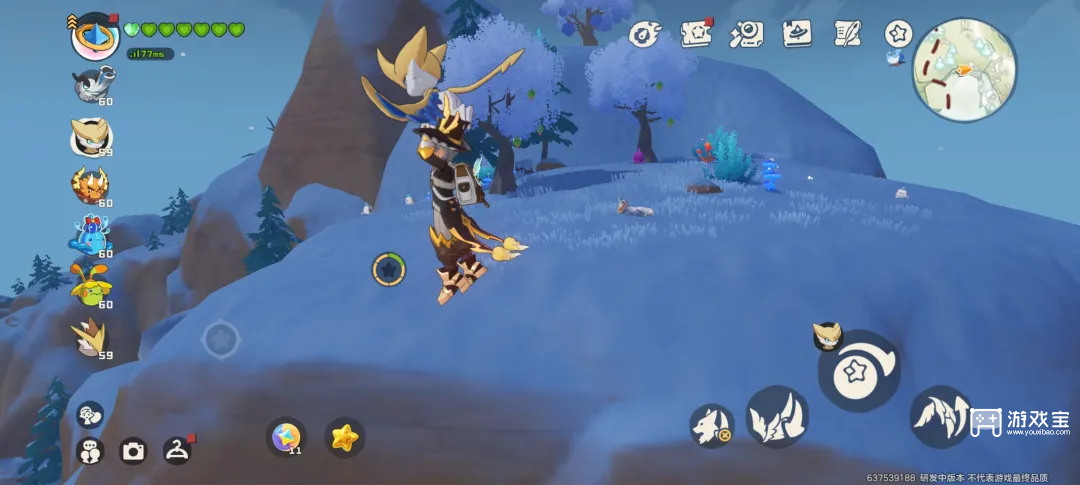
Task: Dismiss the wolf mount with X badge
Action: point(711,425)
